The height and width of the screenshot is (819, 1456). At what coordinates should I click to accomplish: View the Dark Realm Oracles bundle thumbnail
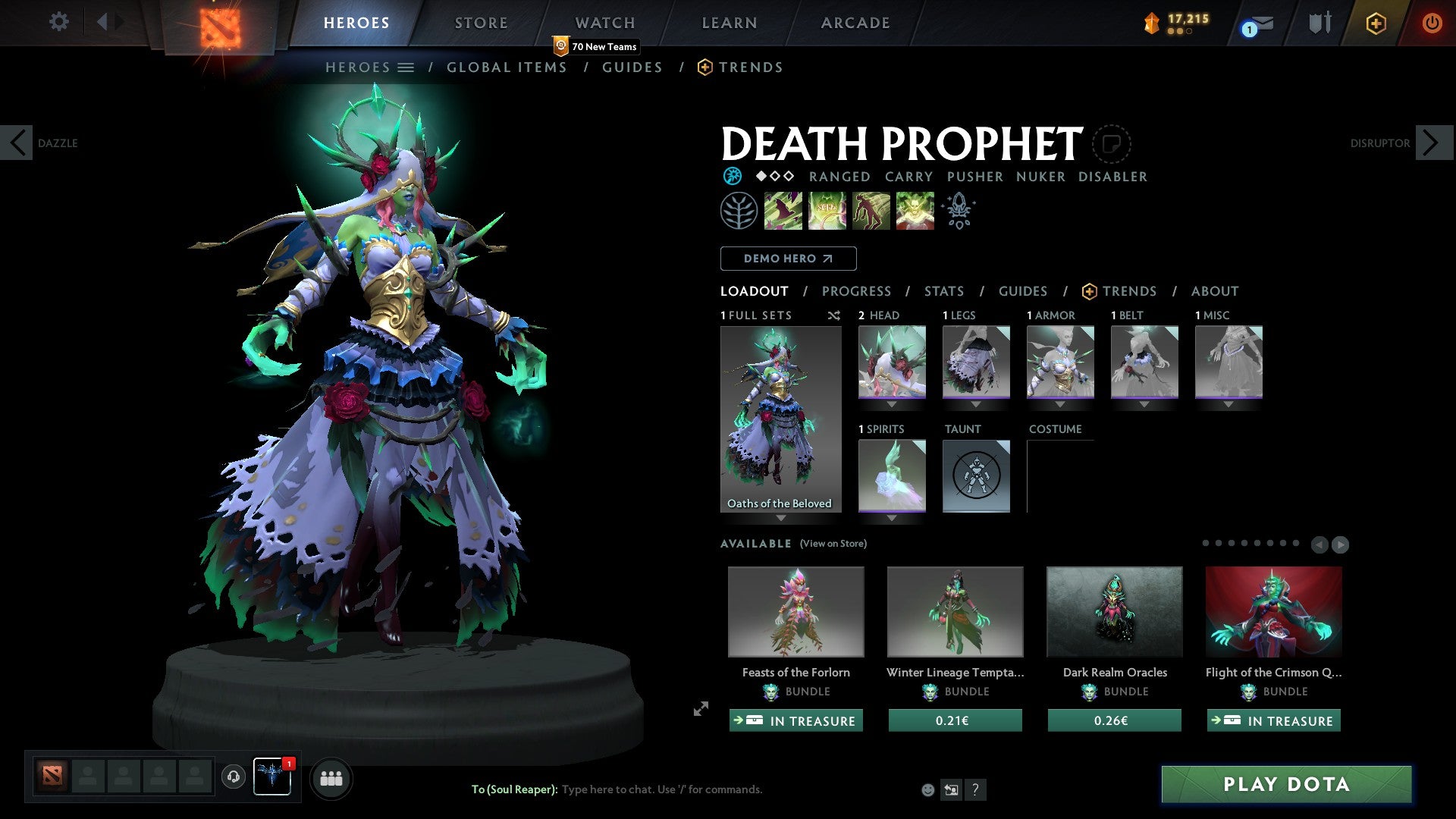point(1114,611)
